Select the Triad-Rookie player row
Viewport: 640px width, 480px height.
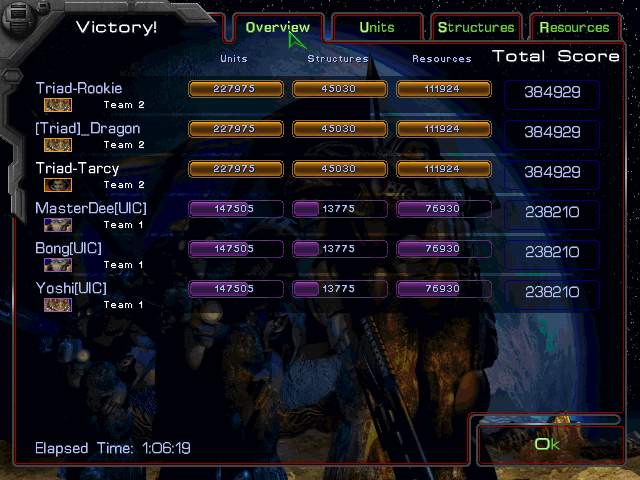point(79,89)
